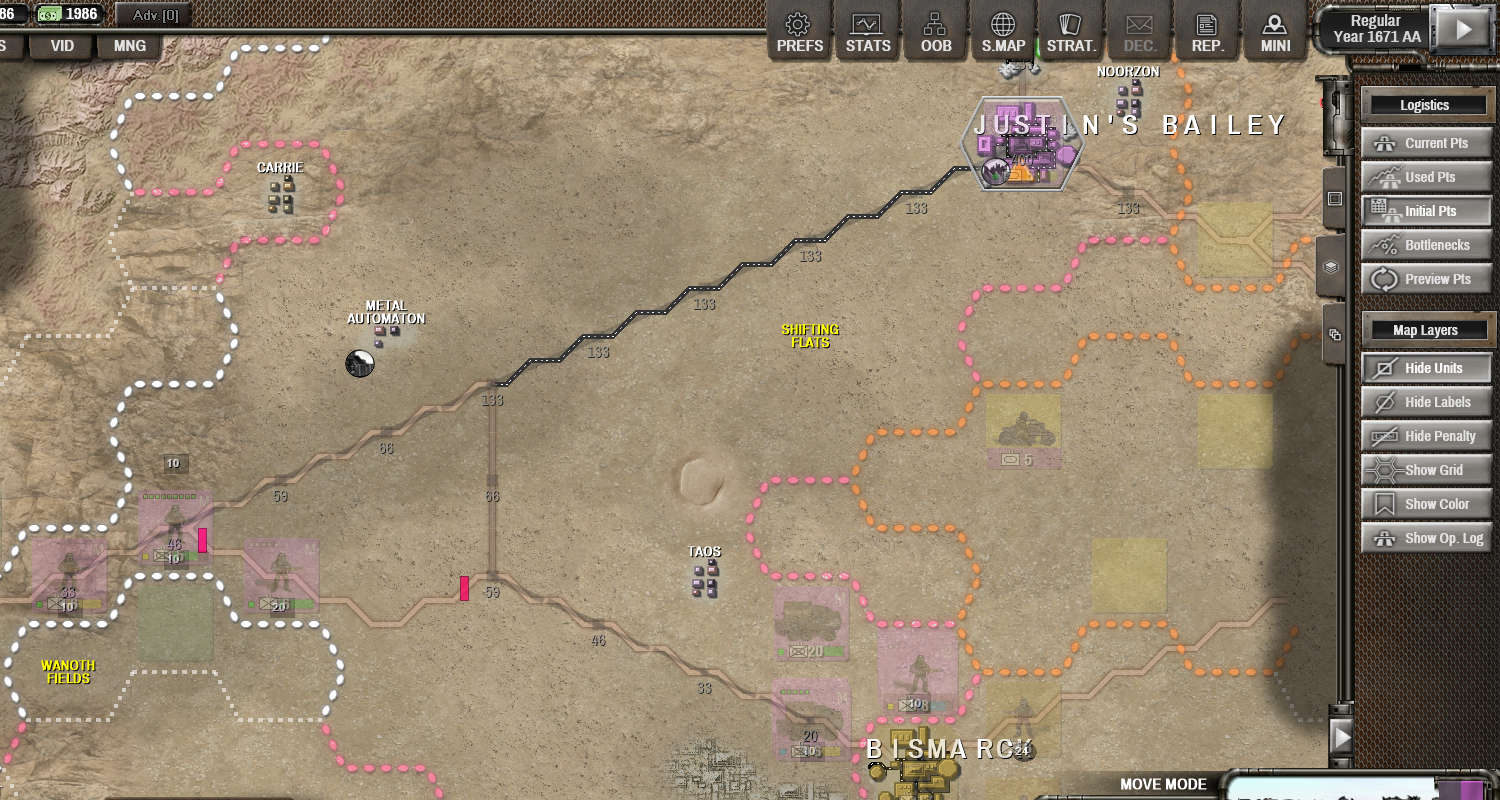Enable the Show Color layer
This screenshot has height=800, width=1500.
click(1425, 504)
